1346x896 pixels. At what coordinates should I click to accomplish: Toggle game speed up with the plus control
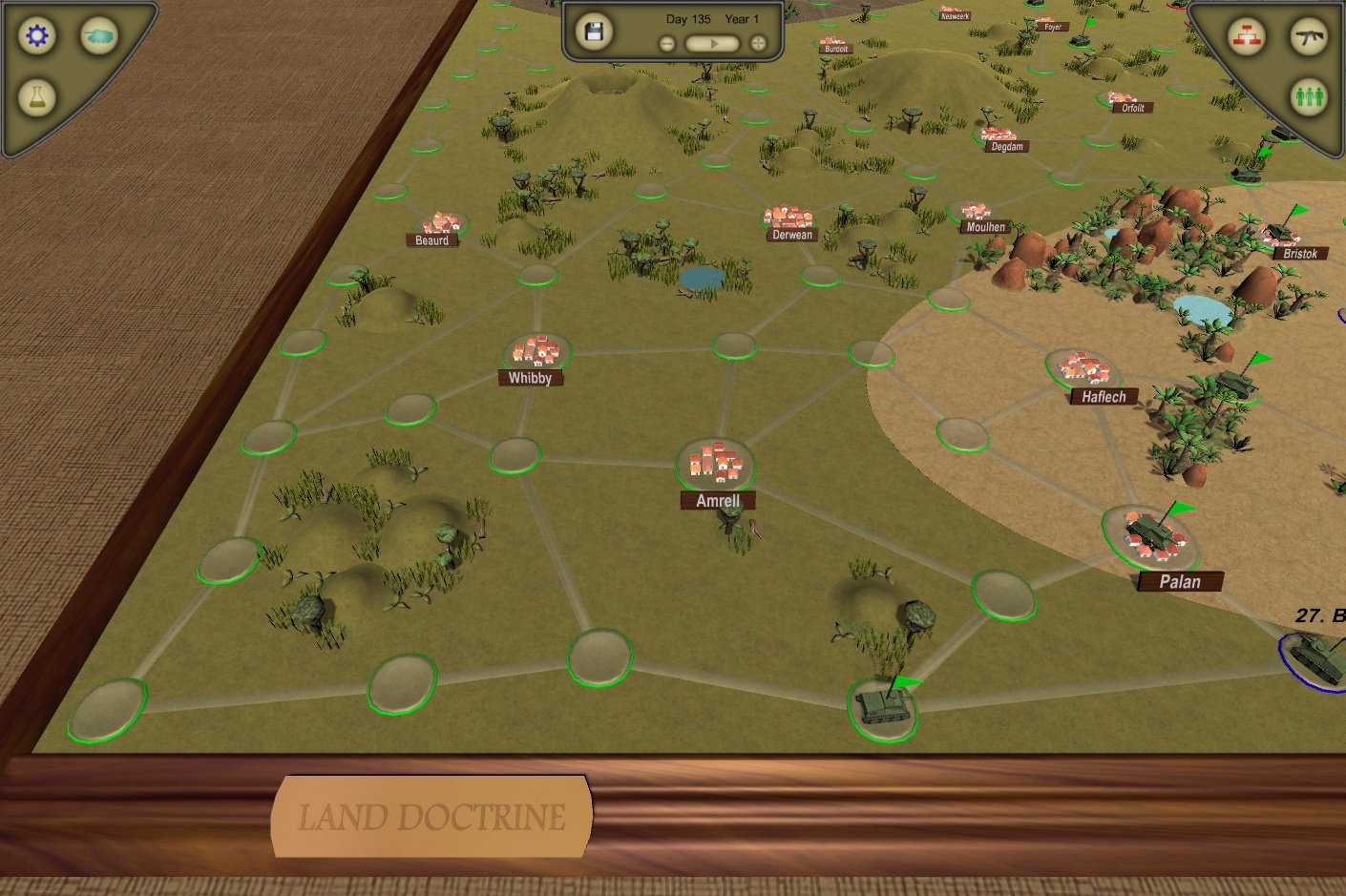(x=756, y=42)
